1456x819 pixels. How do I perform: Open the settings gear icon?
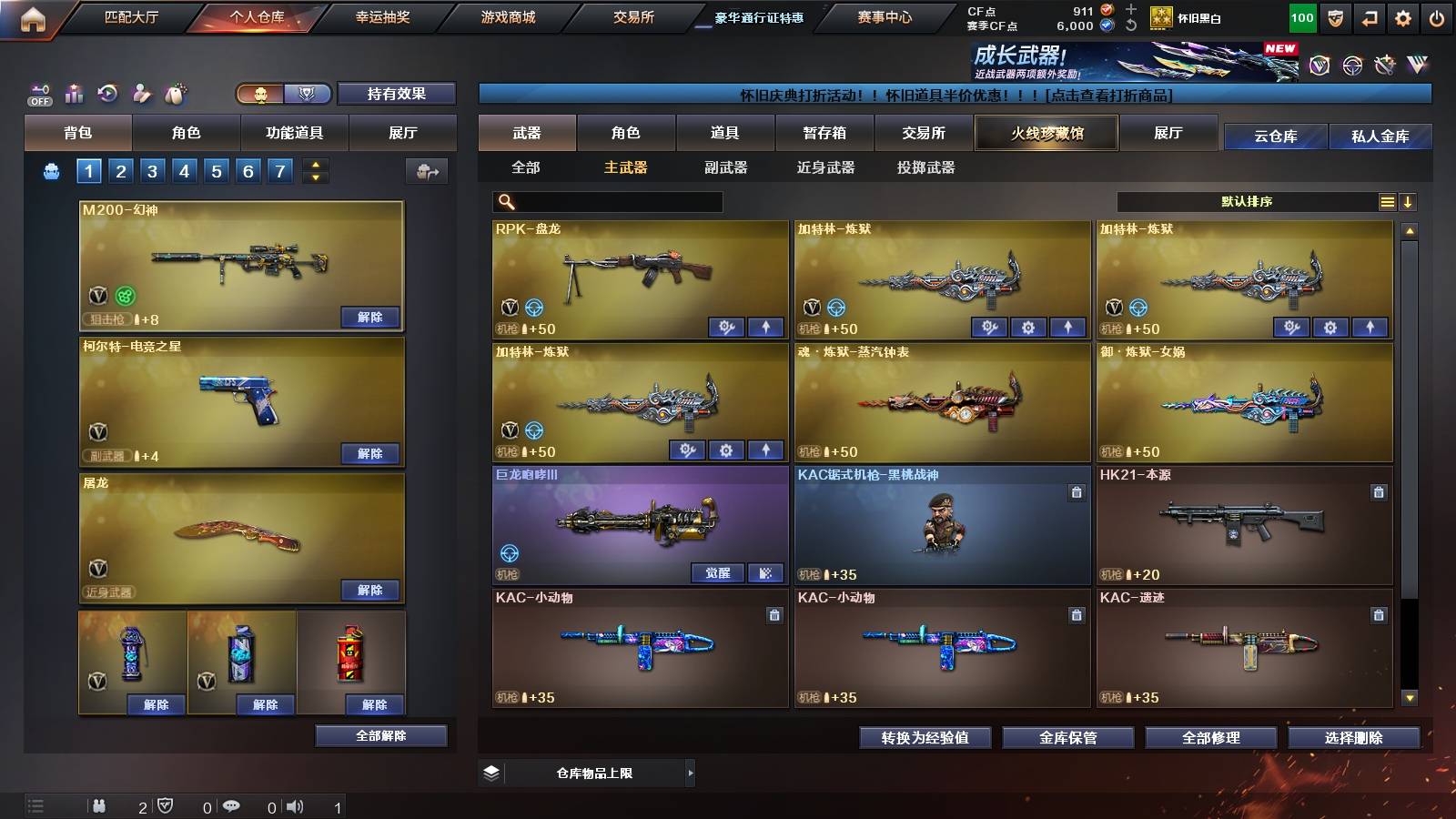click(1403, 18)
